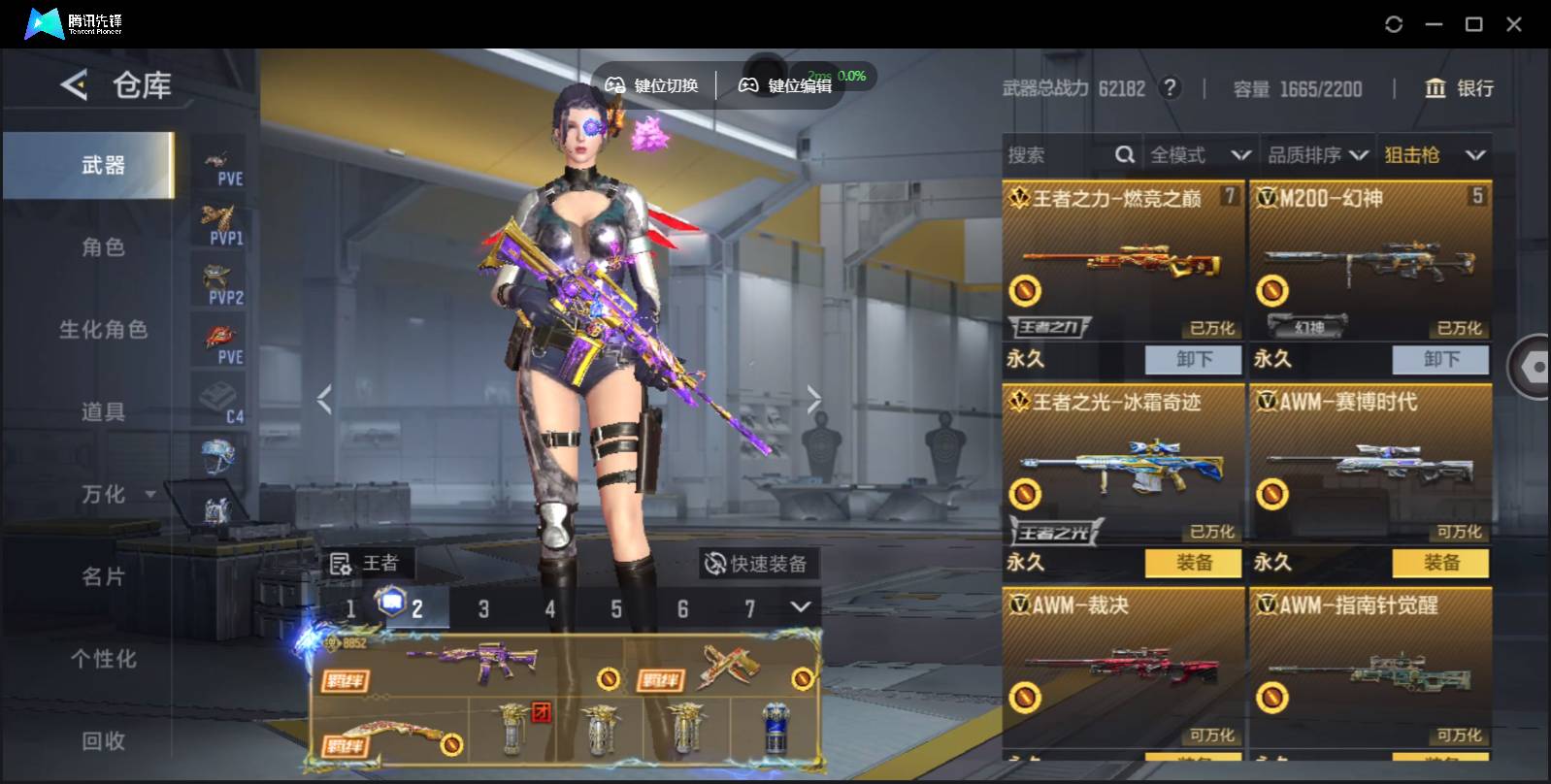This screenshot has height=784, width=1551.
Task: Maximize the Tencent Pioneer window
Action: (x=1473, y=24)
